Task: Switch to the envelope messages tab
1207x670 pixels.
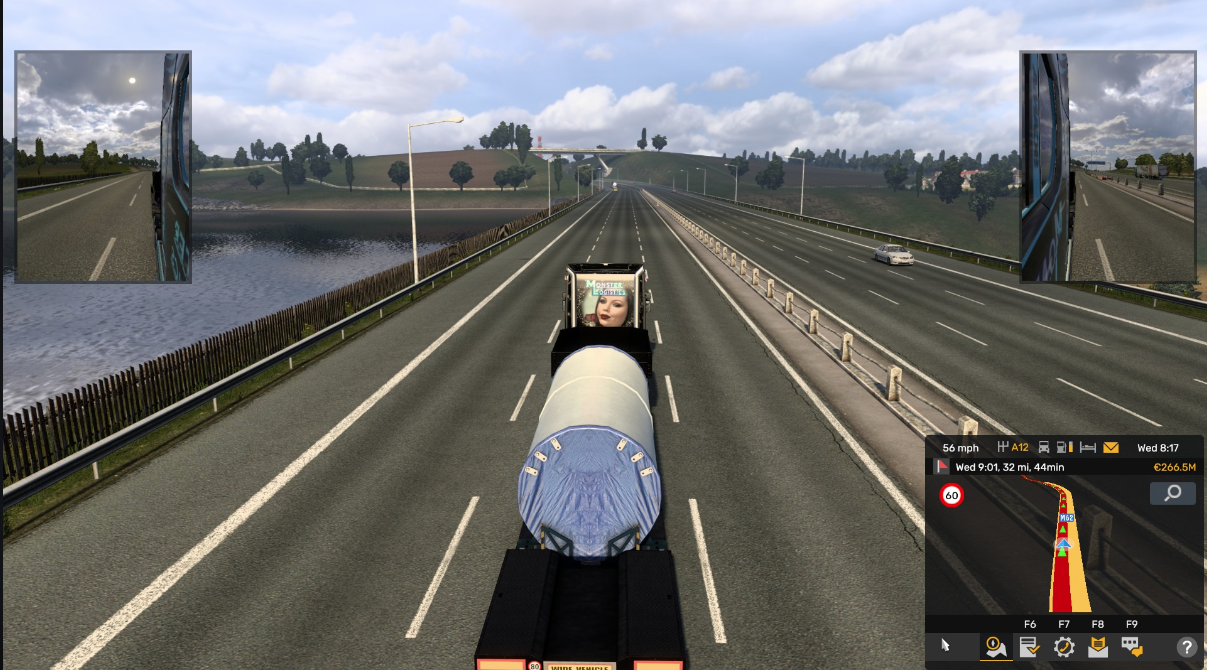Action: 1097,647
